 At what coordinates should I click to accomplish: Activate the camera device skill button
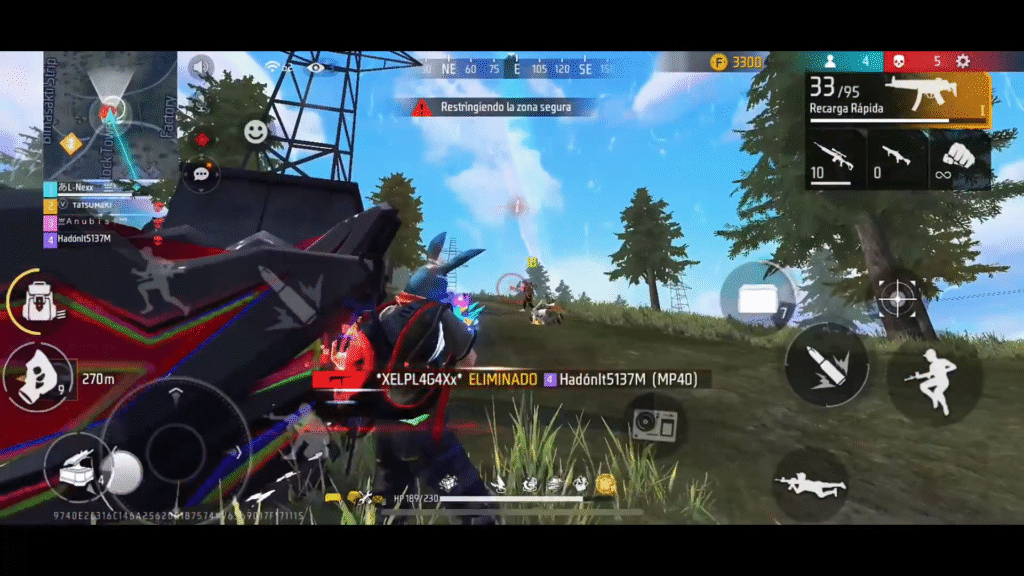tap(655, 424)
